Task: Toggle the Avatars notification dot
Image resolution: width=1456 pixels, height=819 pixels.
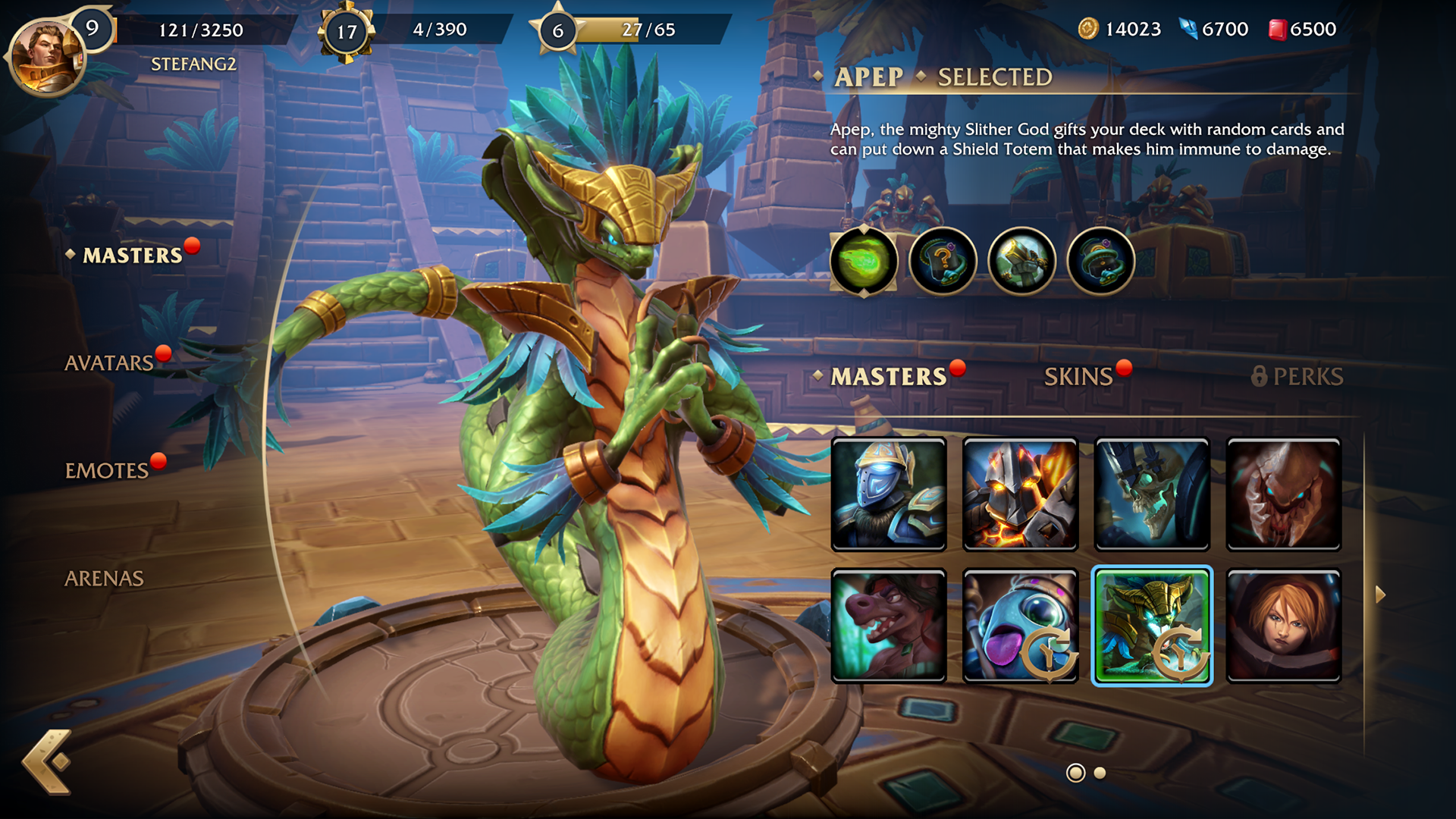Action: (x=163, y=353)
